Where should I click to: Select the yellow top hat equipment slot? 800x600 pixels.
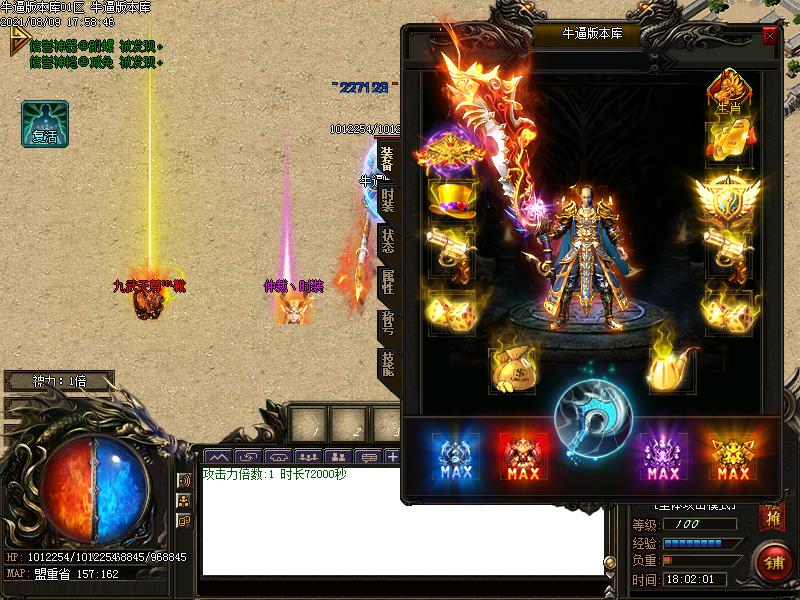point(452,199)
